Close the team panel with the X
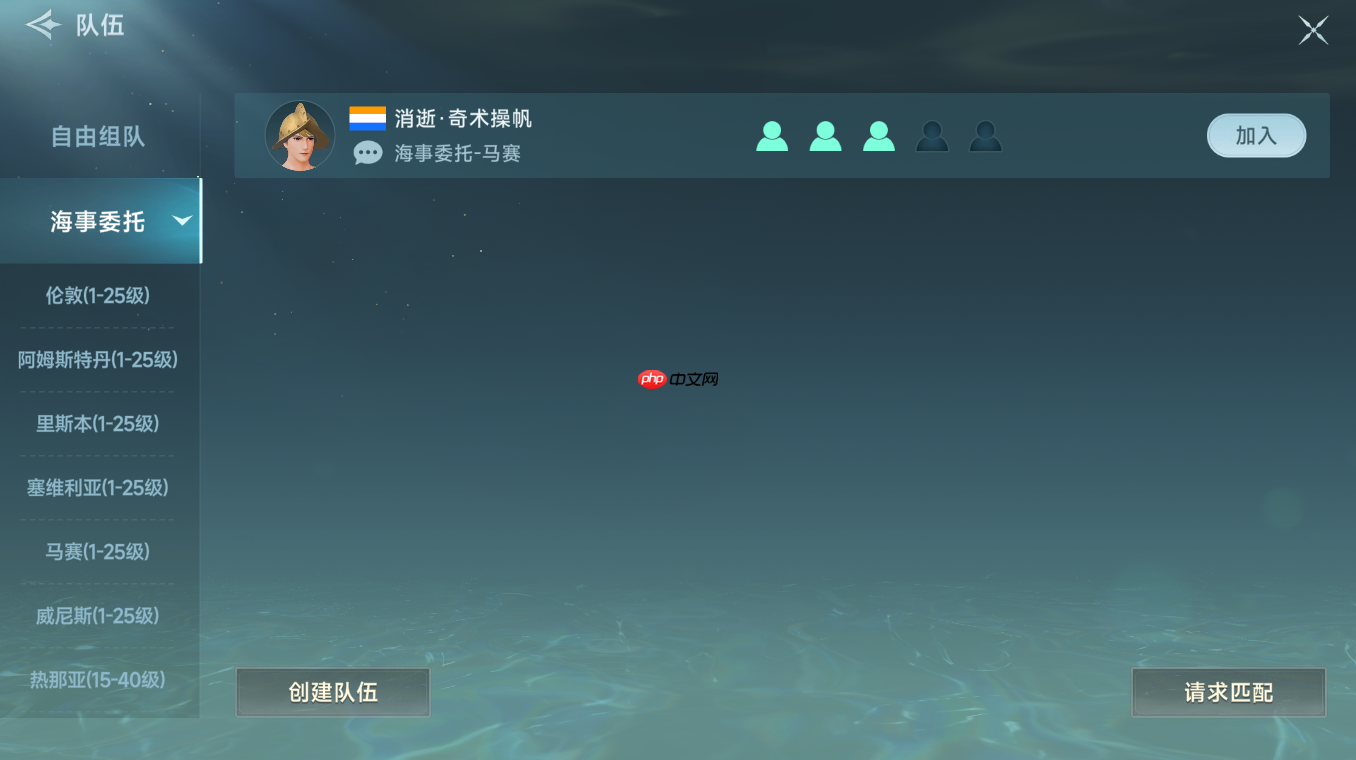Viewport: 1356px width, 760px height. coord(1312,30)
